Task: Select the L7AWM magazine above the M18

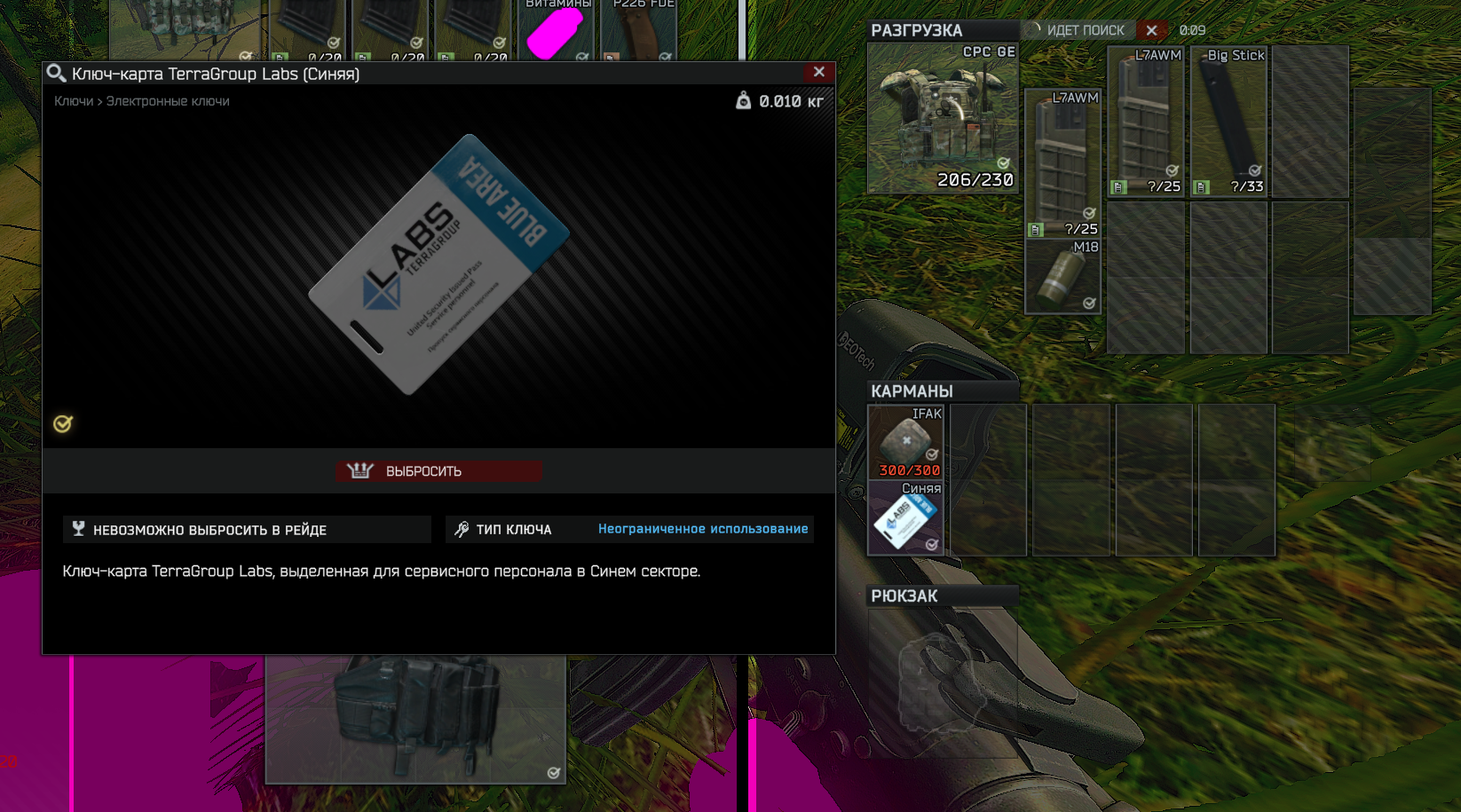Action: point(1062,164)
